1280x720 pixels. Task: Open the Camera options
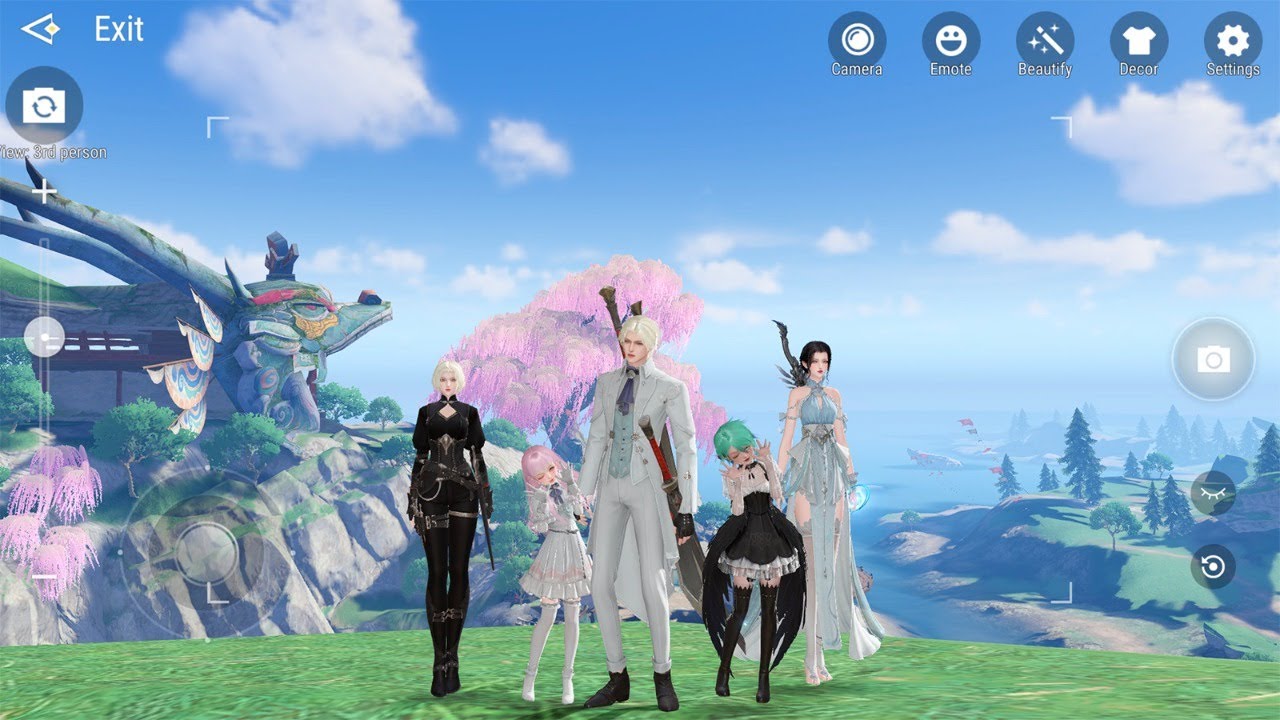(x=857, y=41)
